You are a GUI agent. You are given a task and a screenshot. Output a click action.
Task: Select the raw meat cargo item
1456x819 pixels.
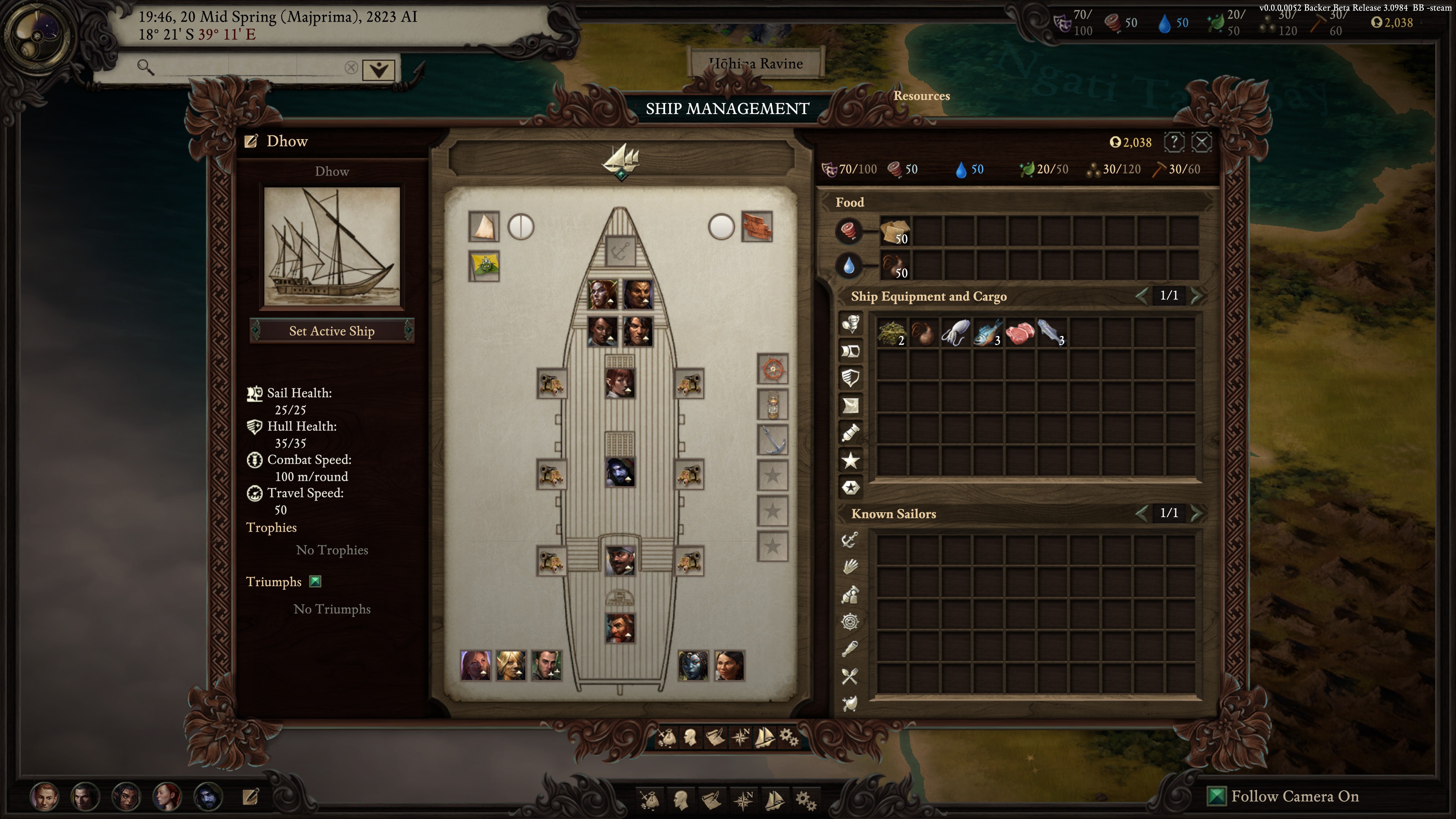[1020, 333]
